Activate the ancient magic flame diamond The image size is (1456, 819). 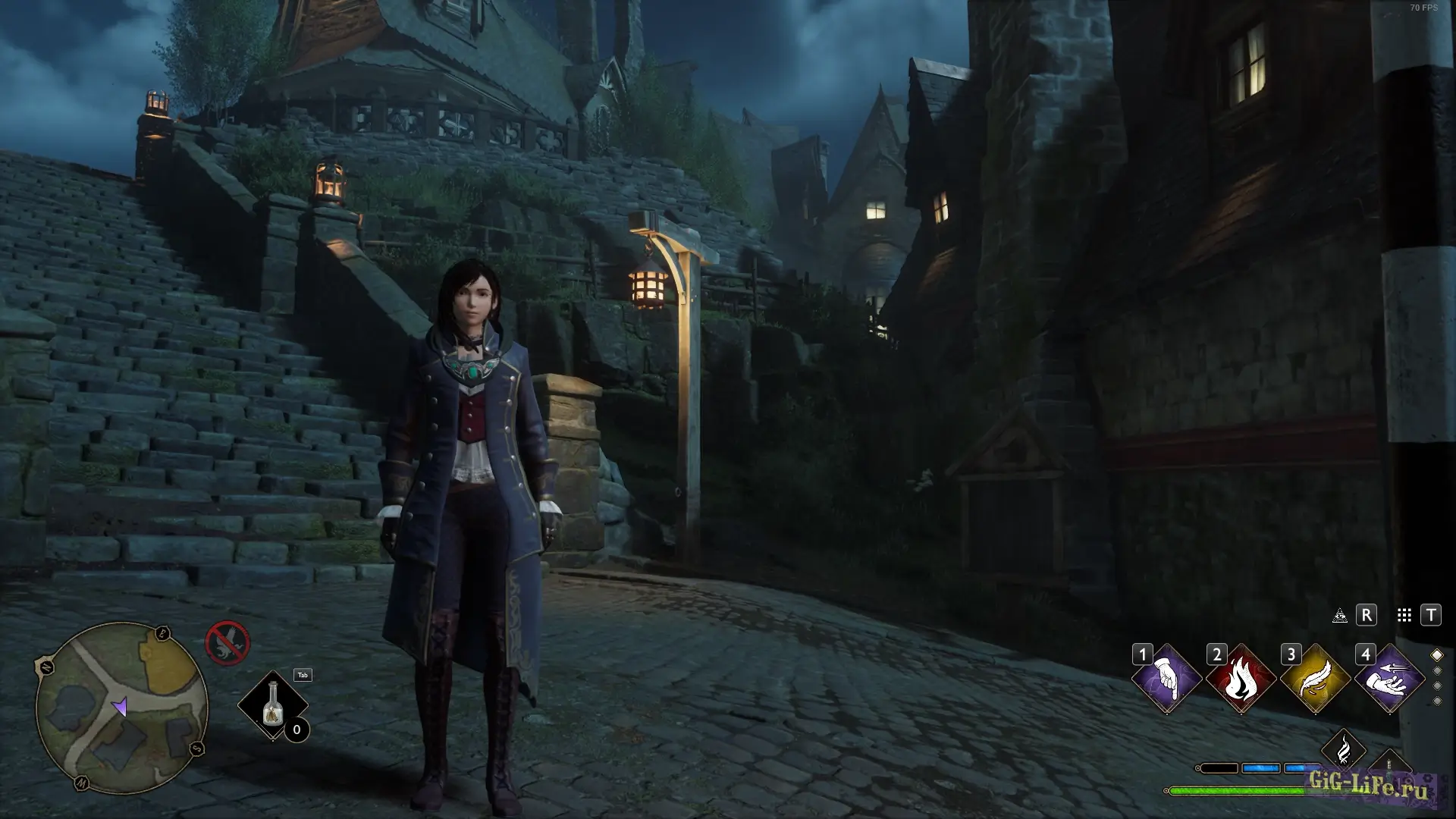click(1343, 751)
